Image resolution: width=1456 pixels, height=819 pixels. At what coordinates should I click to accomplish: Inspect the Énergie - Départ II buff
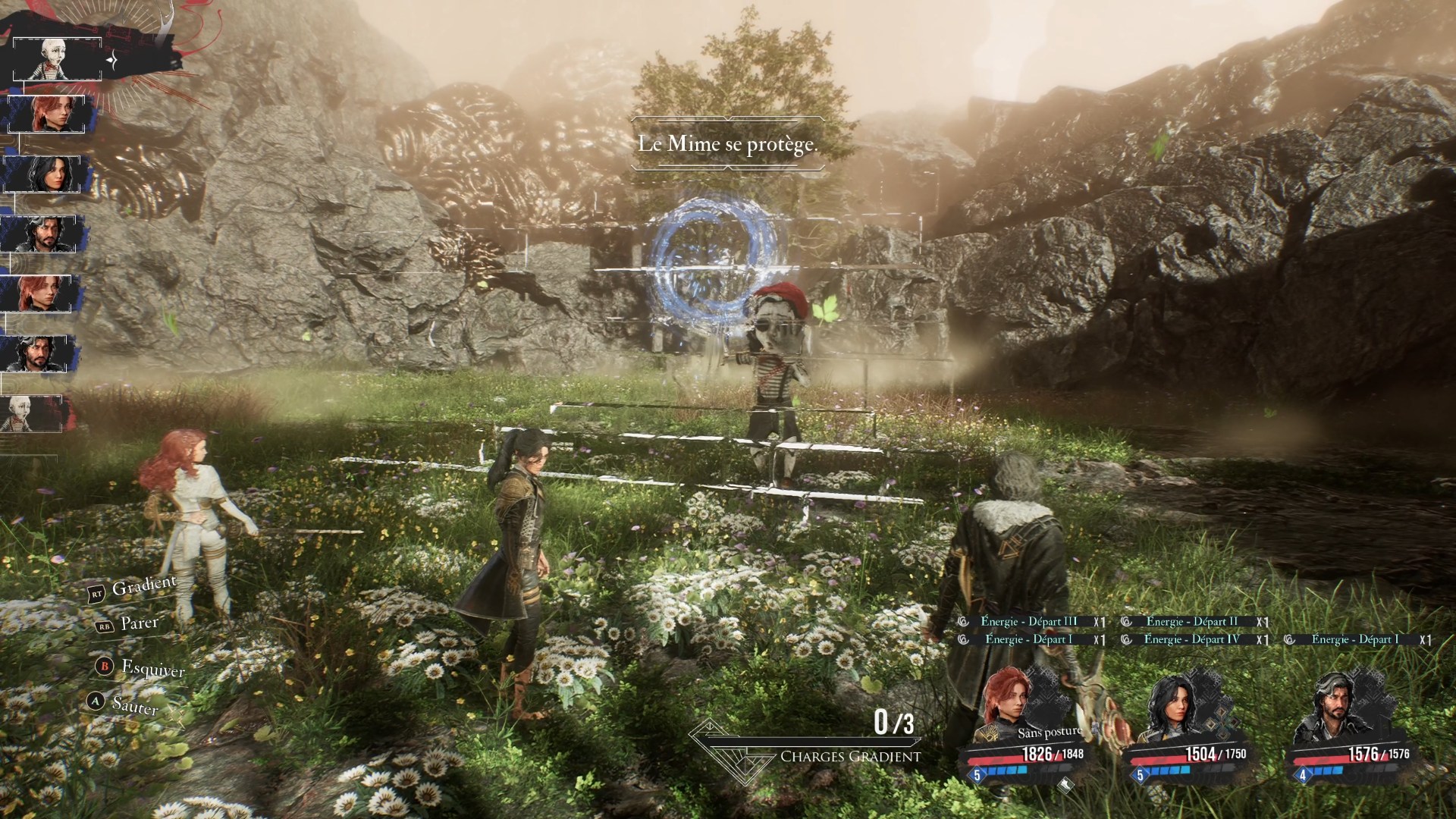point(1191,622)
